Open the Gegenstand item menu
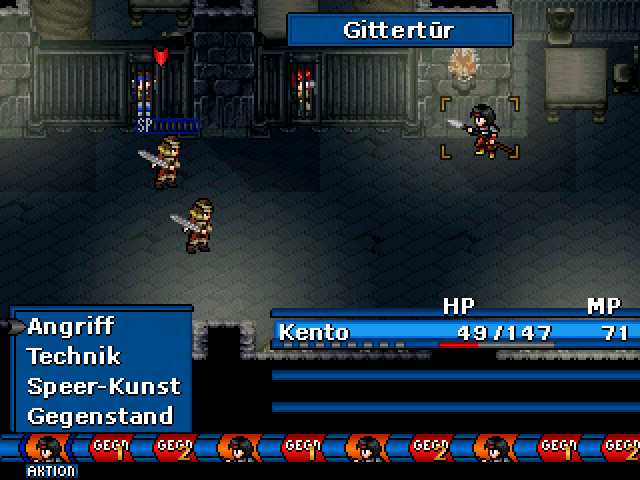The height and width of the screenshot is (480, 640). pyautogui.click(x=100, y=416)
